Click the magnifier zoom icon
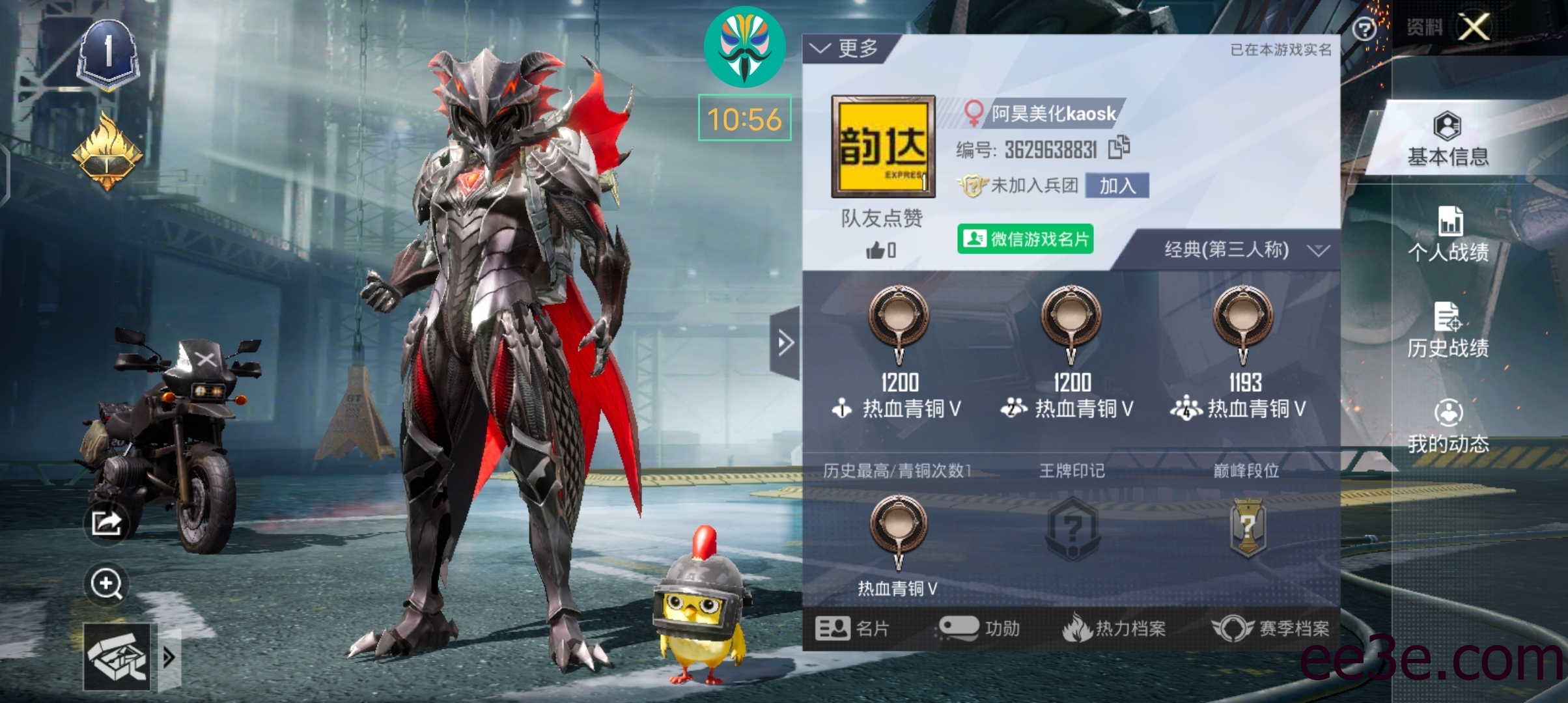The image size is (1568, 703). pos(106,585)
